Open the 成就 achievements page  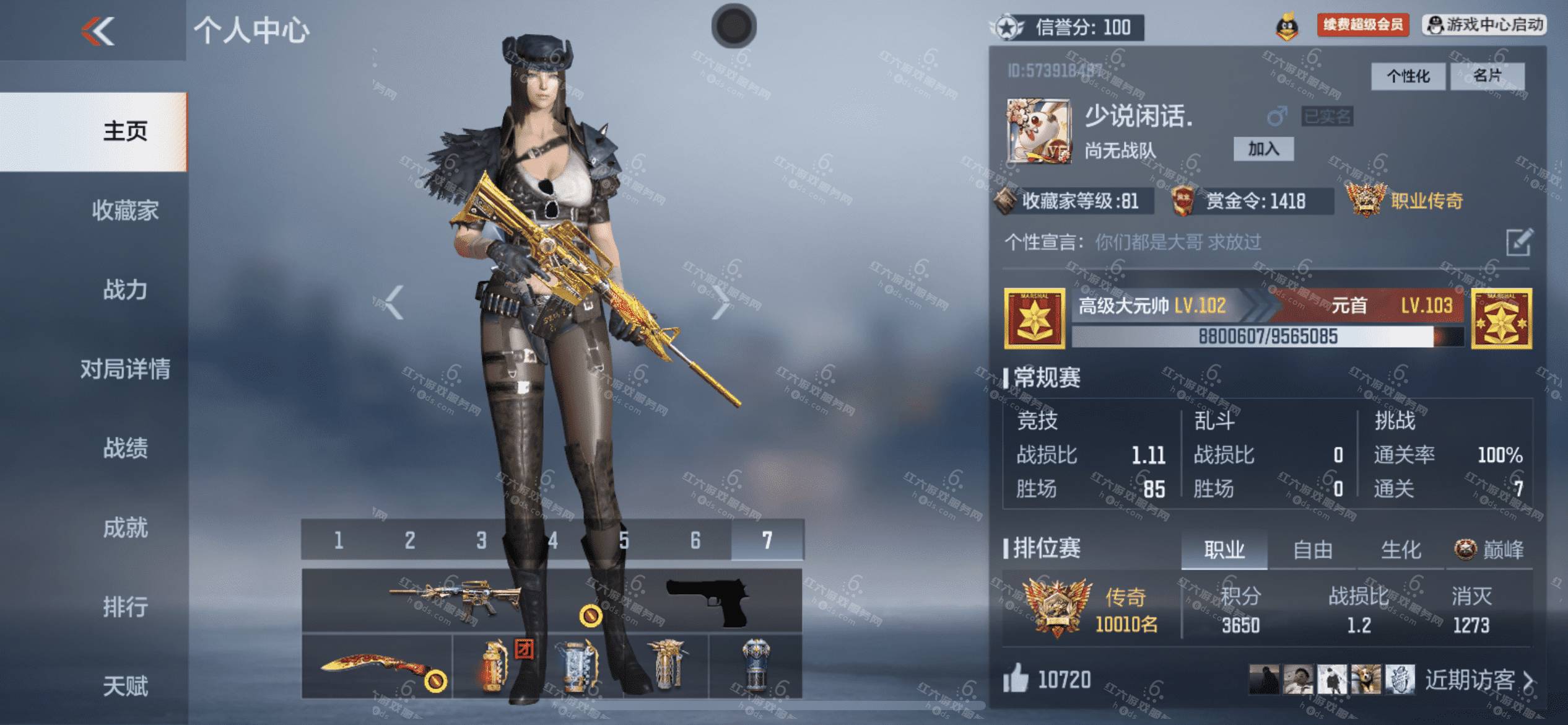125,528
